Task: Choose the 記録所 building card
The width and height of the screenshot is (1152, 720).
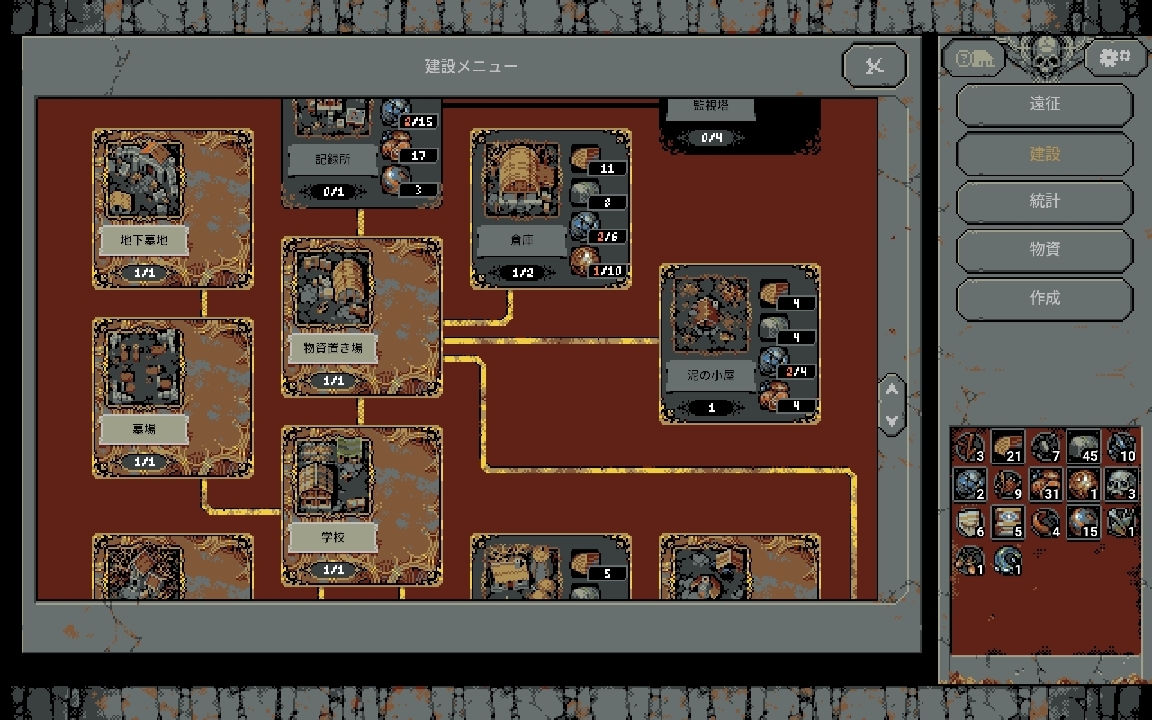Action: pyautogui.click(x=332, y=150)
